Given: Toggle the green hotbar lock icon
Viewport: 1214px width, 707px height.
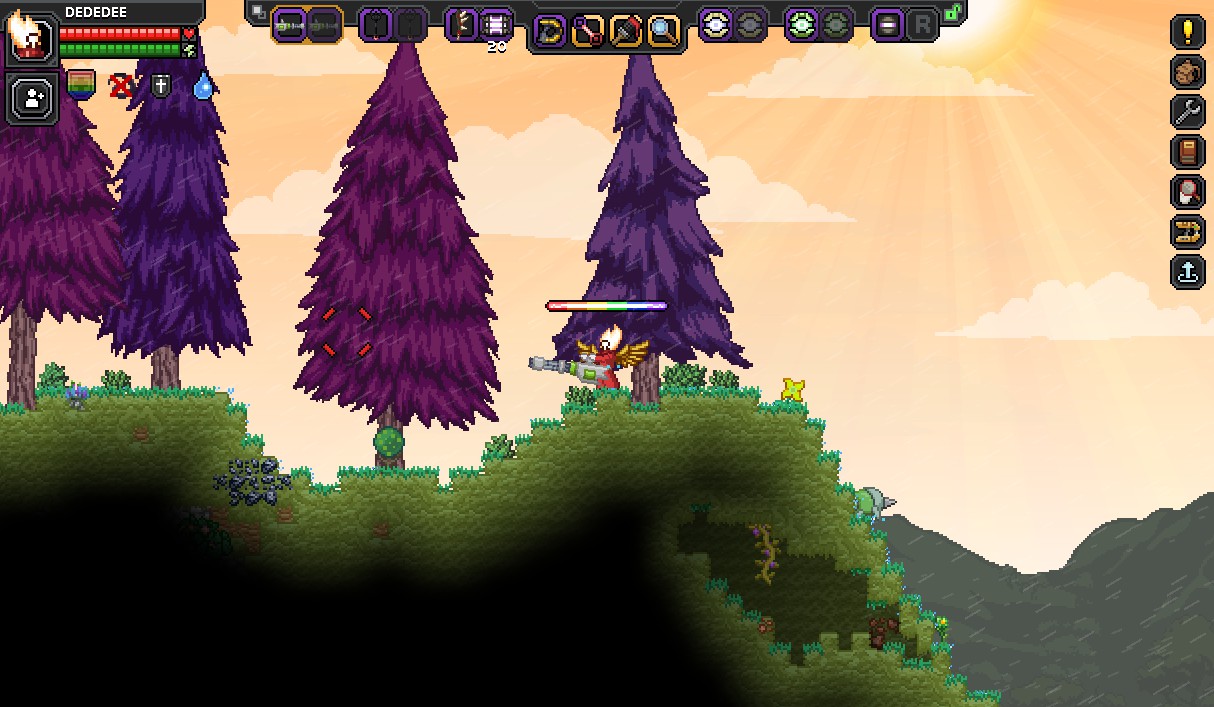Looking at the screenshot, I should click(x=953, y=13).
